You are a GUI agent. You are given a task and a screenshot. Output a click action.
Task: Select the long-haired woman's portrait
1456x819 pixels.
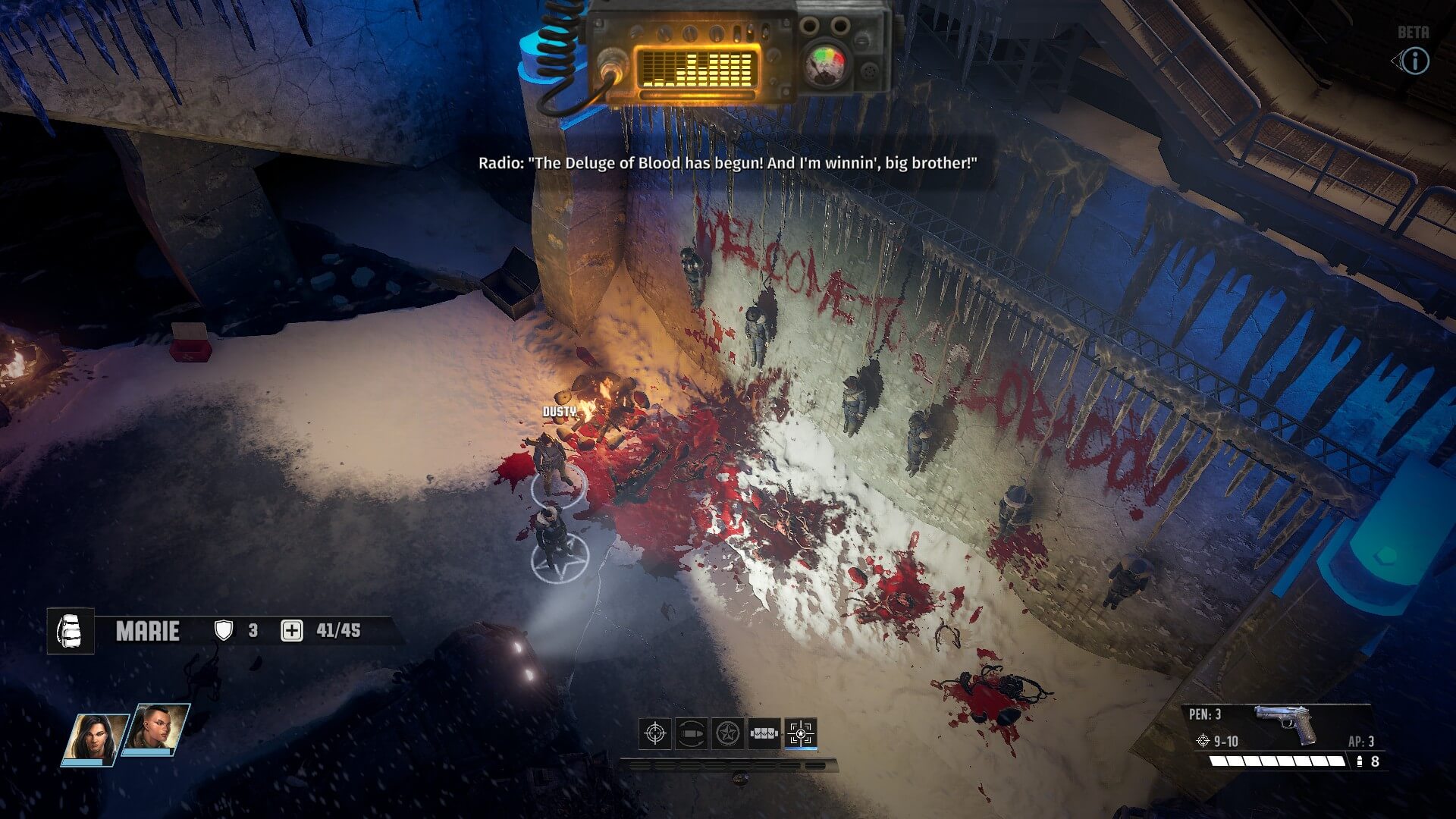click(94, 737)
